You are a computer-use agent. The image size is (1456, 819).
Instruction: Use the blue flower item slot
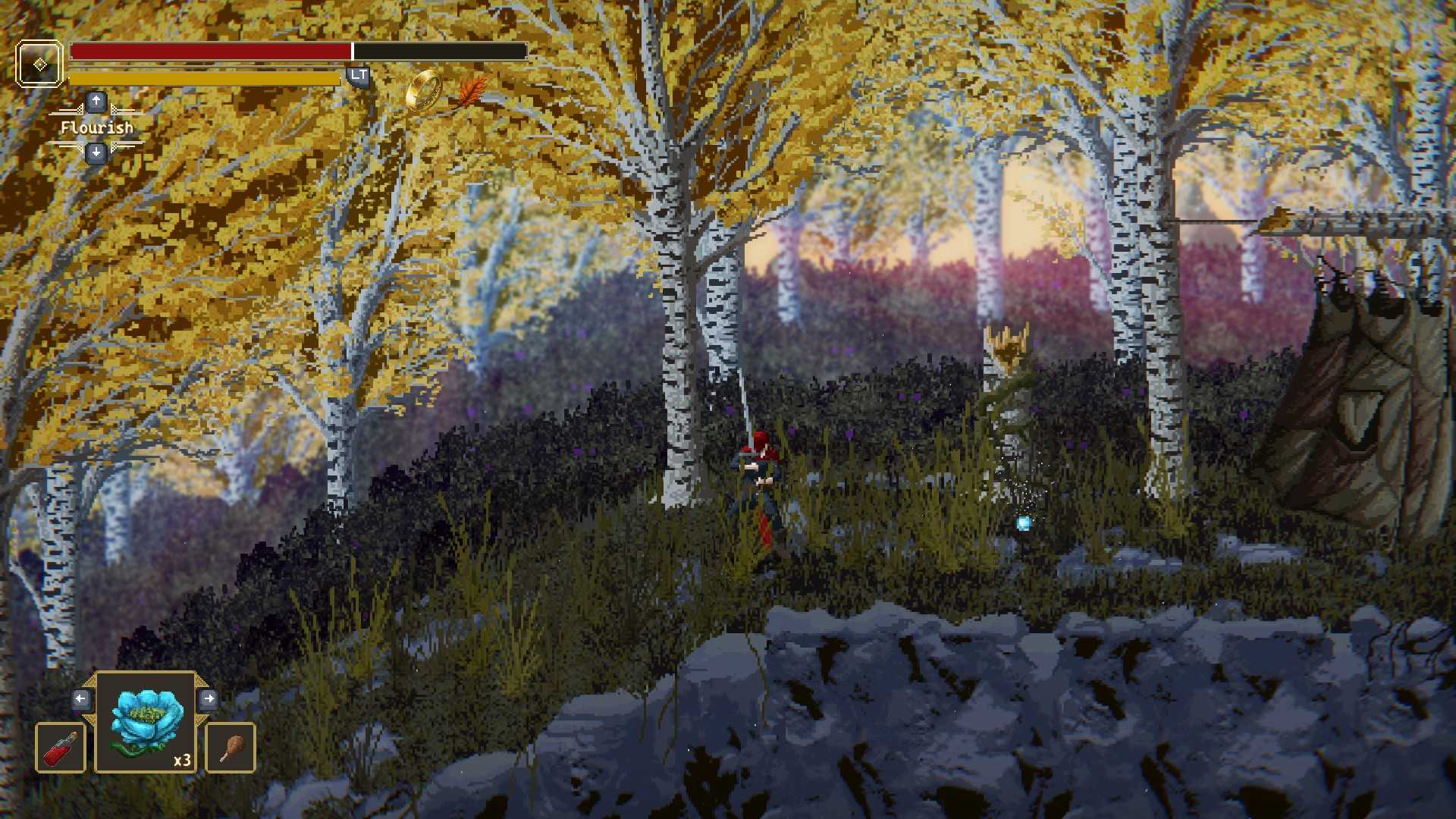tap(146, 723)
